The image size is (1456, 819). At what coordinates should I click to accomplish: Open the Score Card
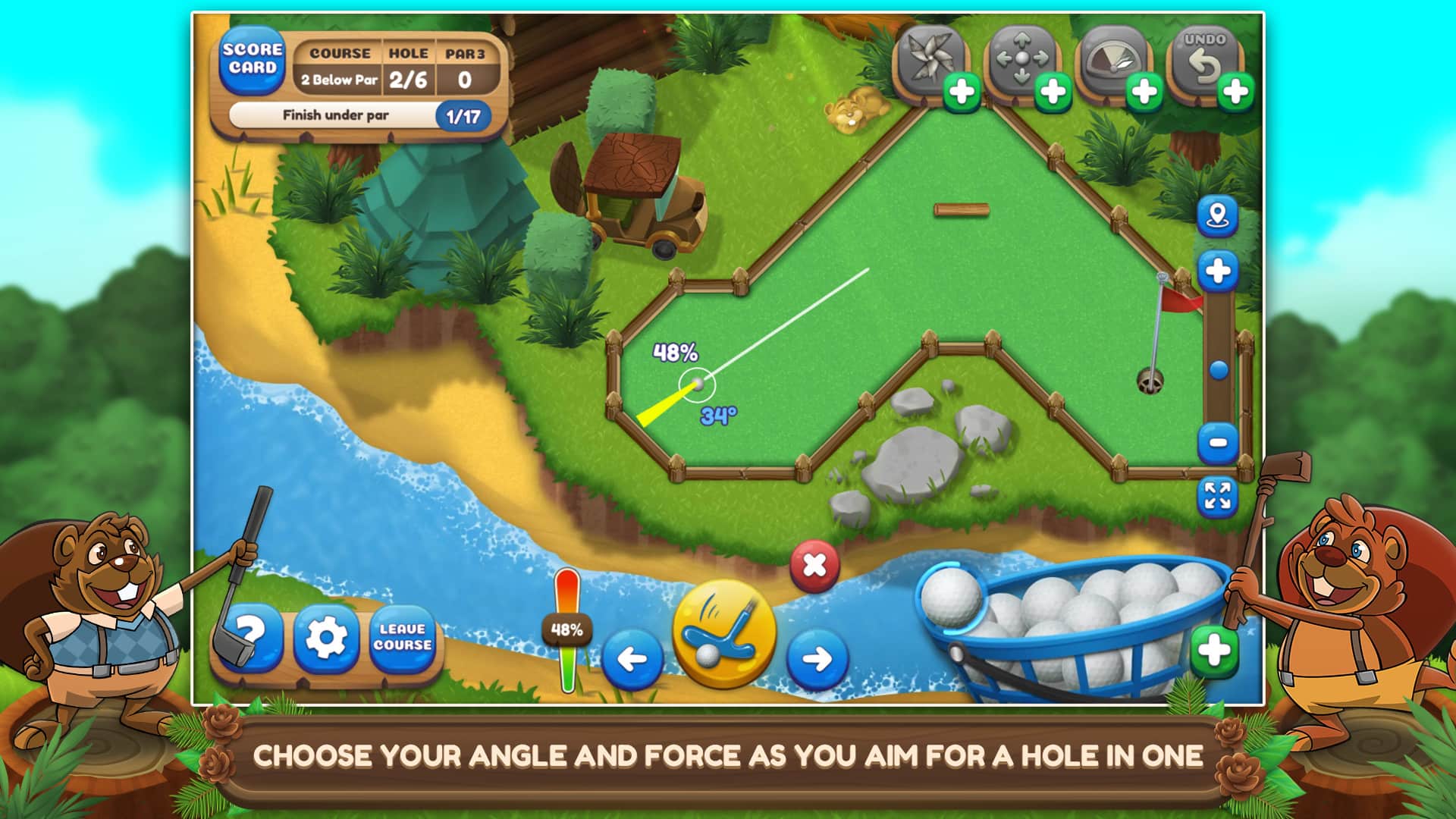(252, 61)
